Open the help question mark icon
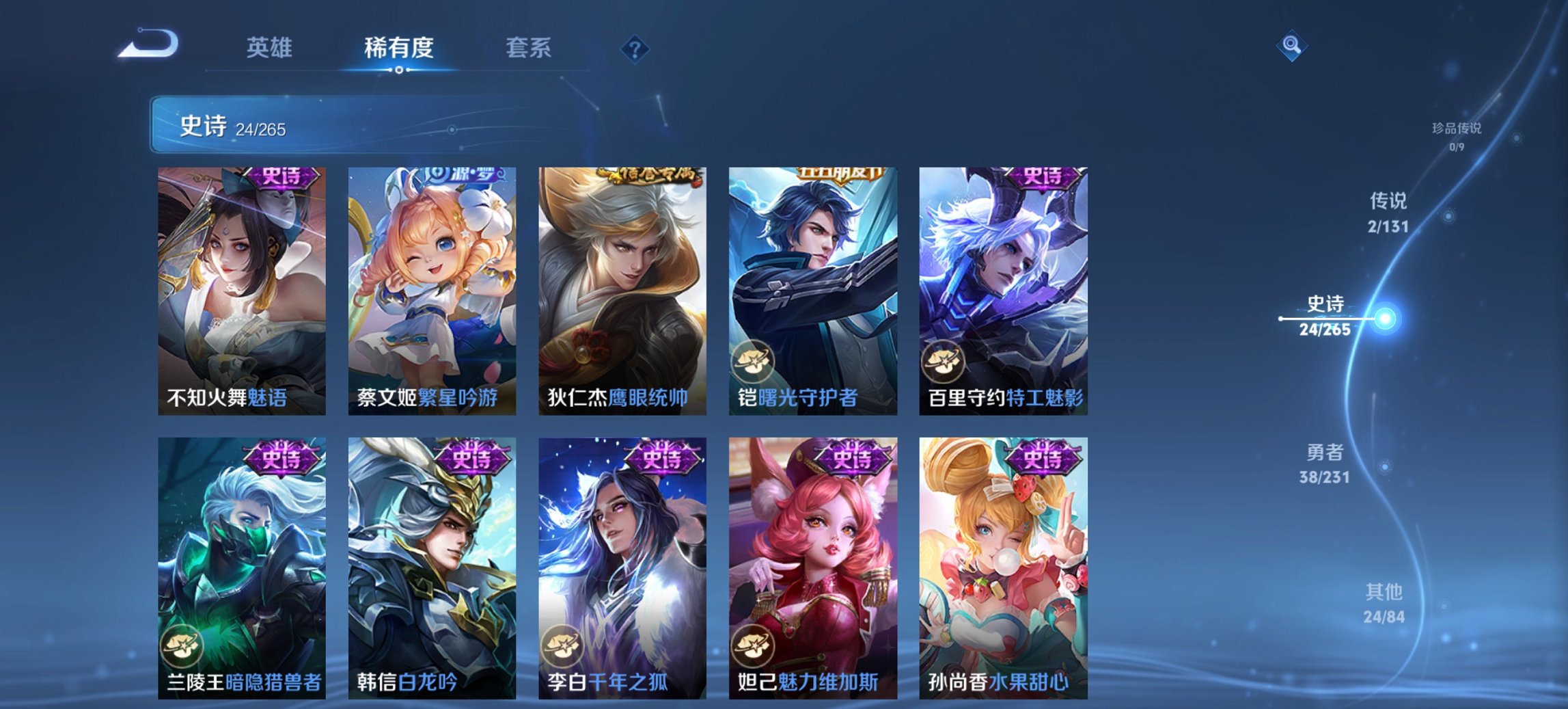The image size is (1568, 709). 635,48
